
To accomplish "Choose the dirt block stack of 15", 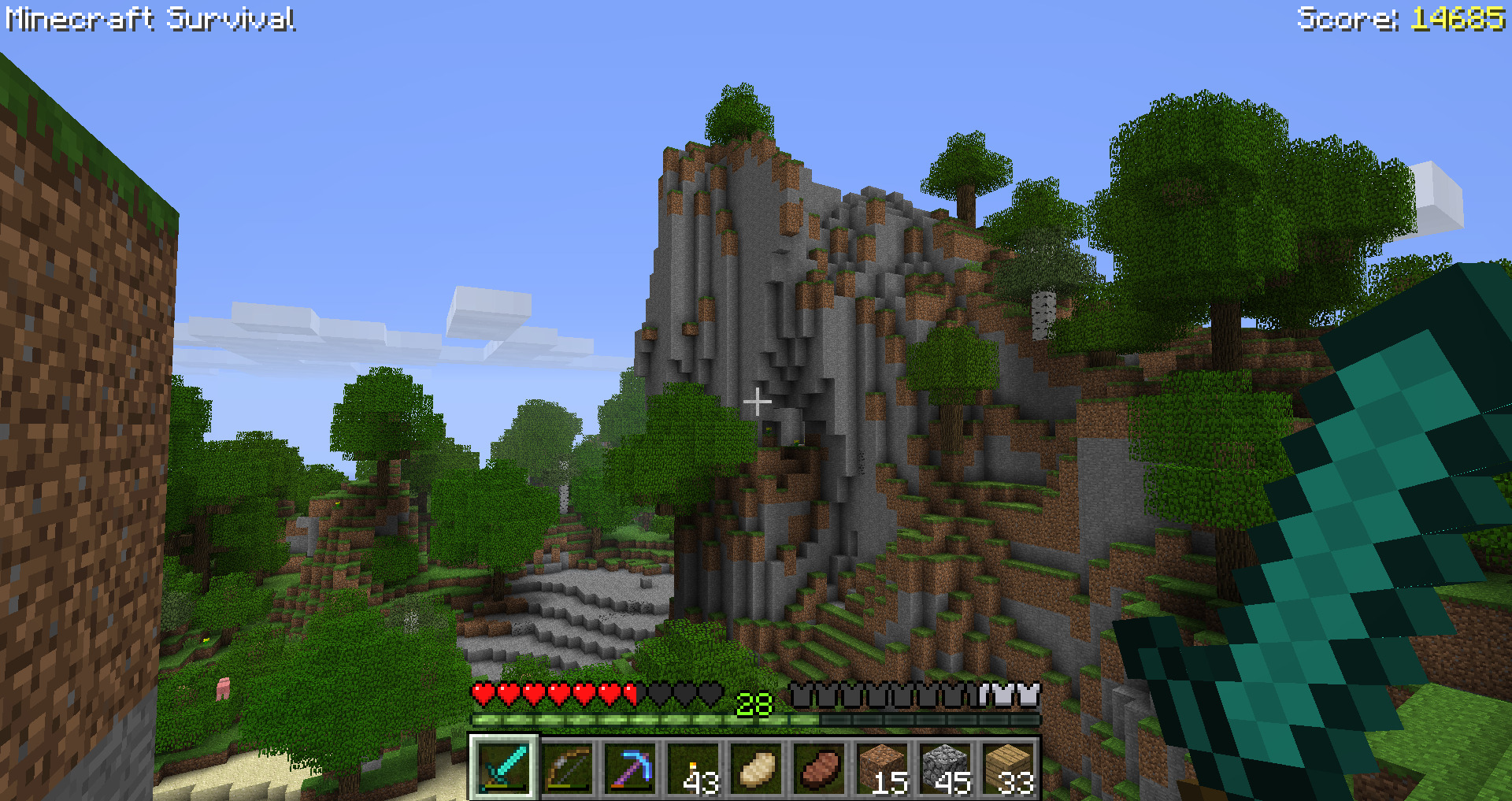I will 882,767.
